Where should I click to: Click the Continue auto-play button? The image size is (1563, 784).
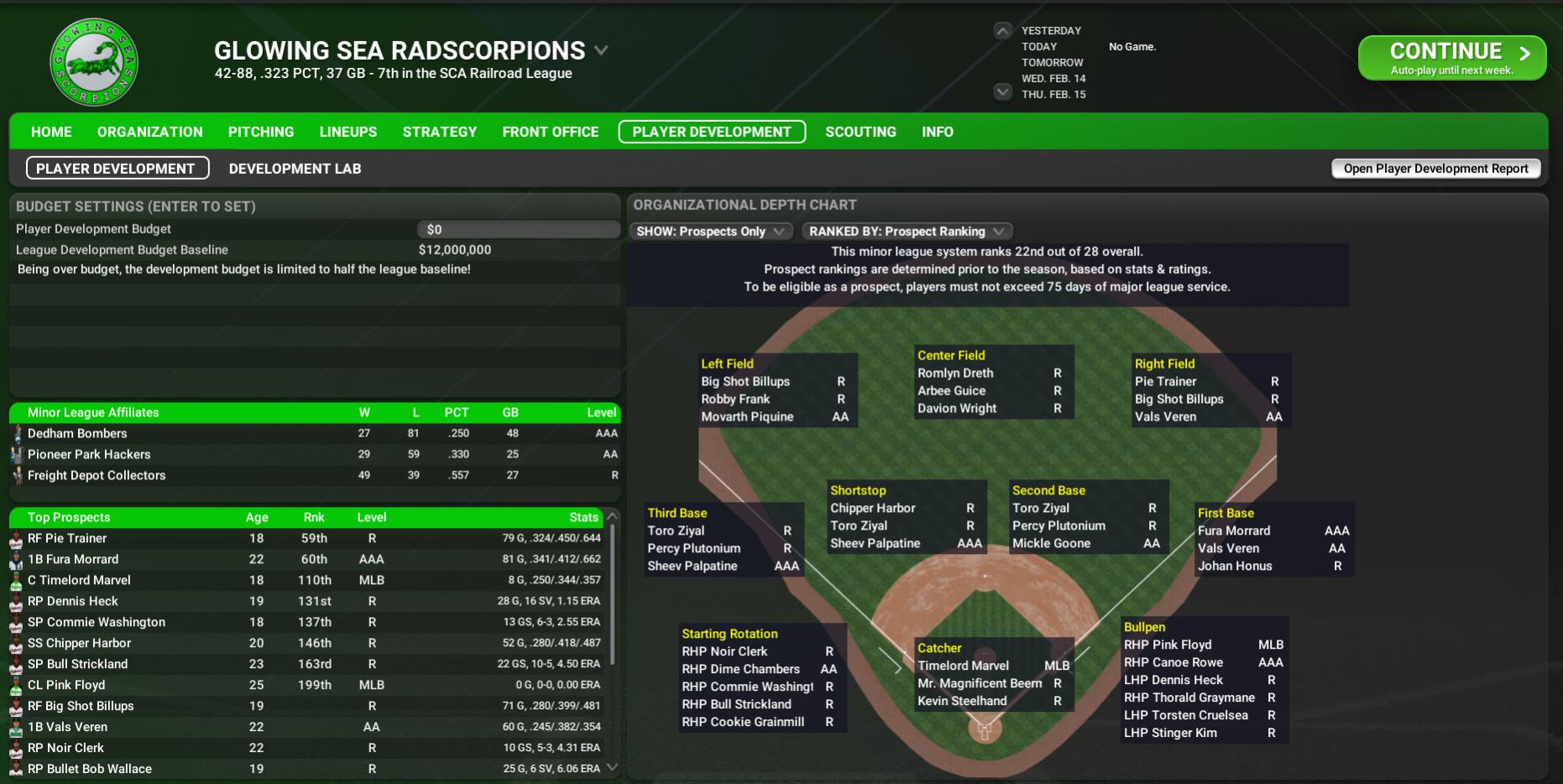(x=1451, y=58)
